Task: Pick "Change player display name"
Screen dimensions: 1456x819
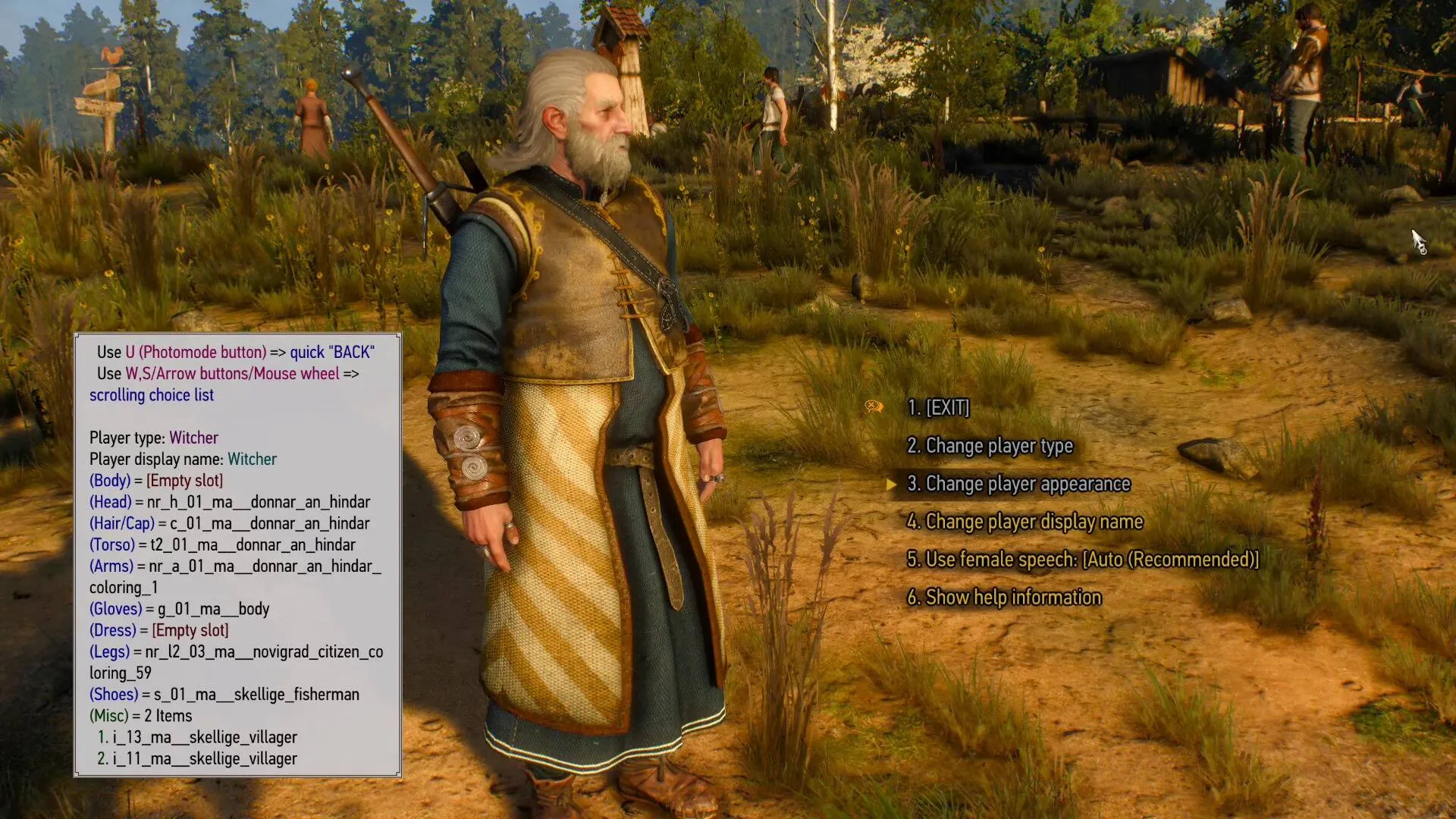Action: coord(1025,522)
